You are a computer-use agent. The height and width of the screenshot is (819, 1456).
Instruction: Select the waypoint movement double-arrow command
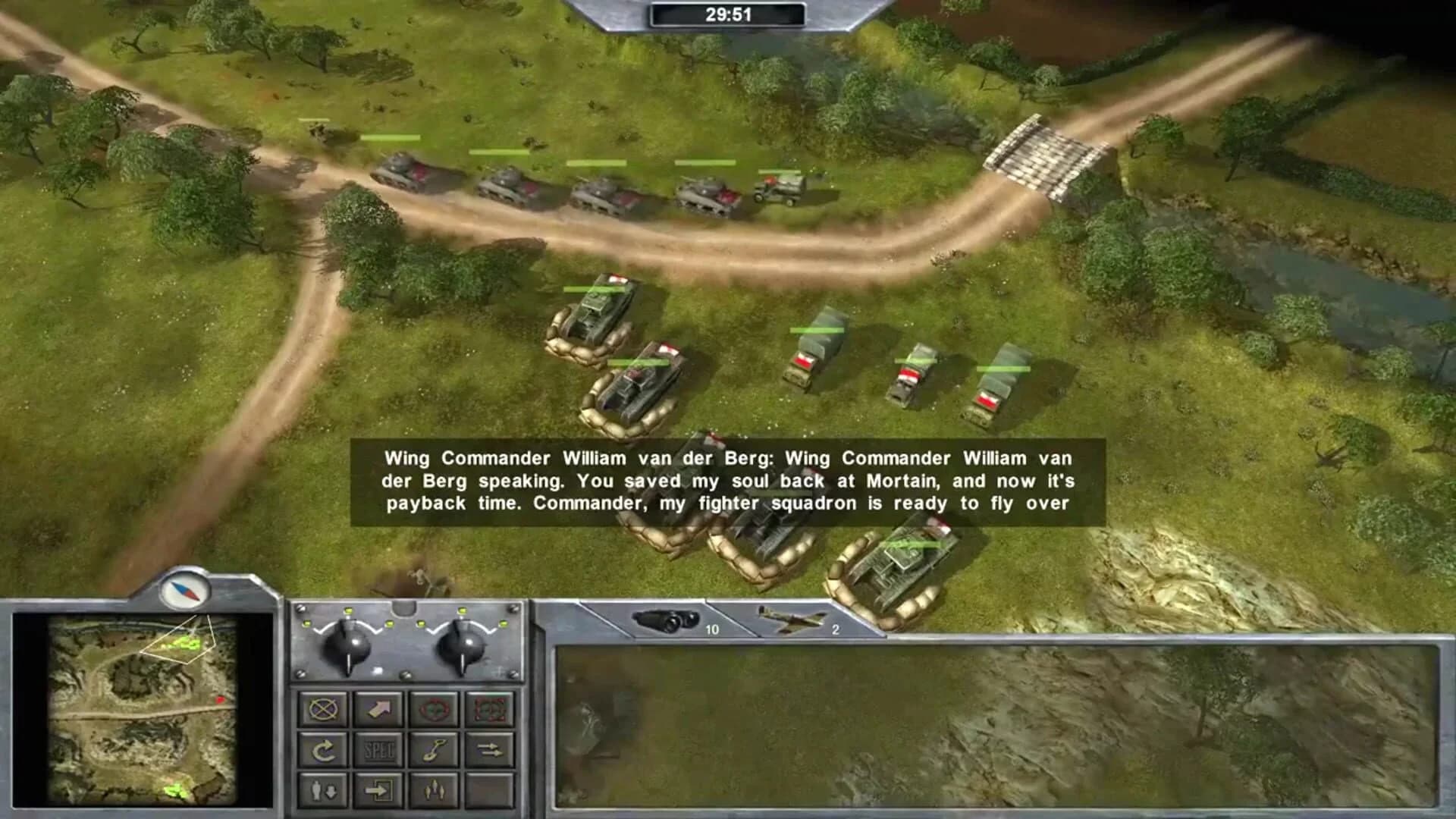pos(489,749)
